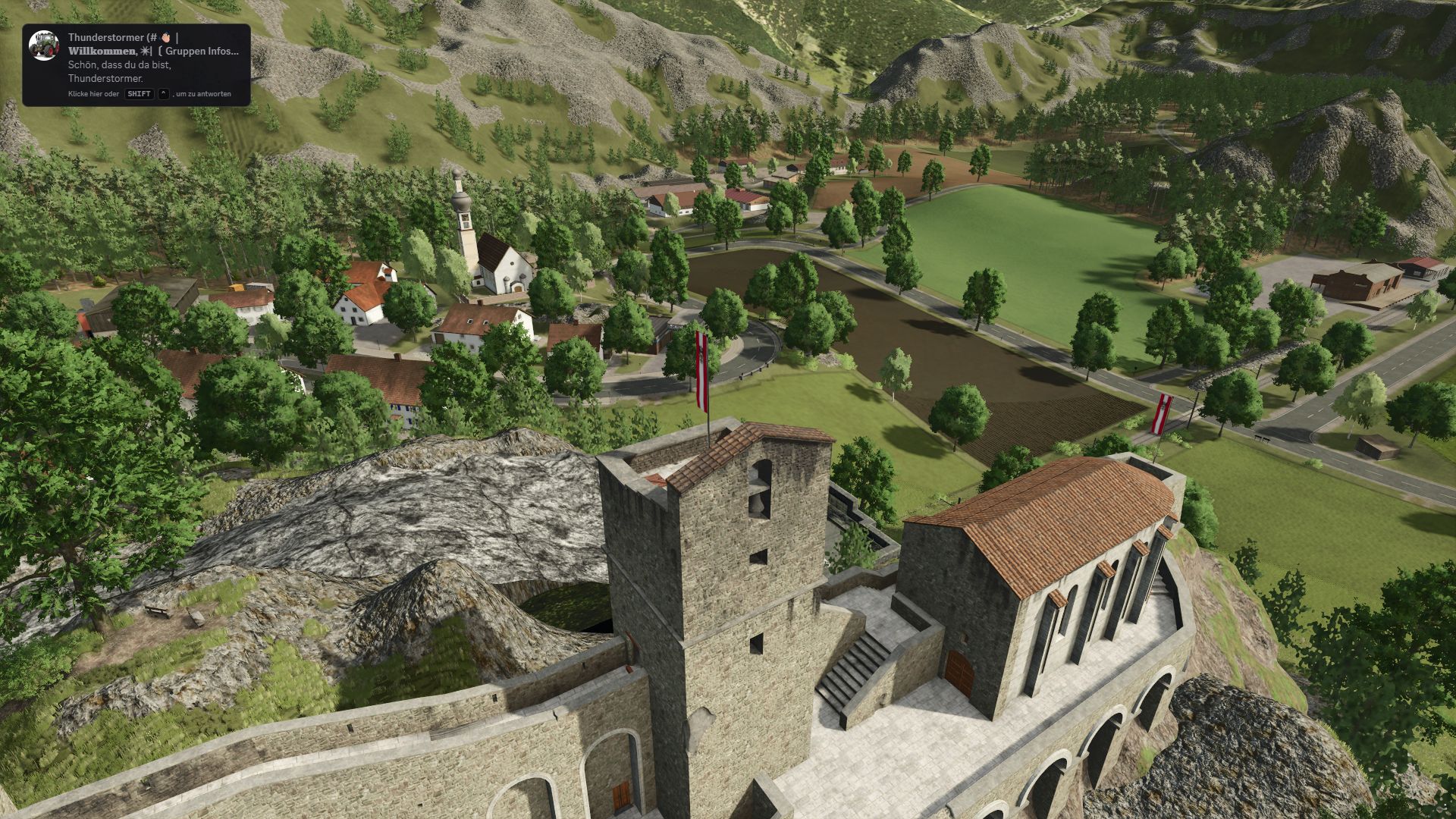Screen dimensions: 1456x819
Task: Click the SHIFT key badge in notification
Action: pos(139,94)
